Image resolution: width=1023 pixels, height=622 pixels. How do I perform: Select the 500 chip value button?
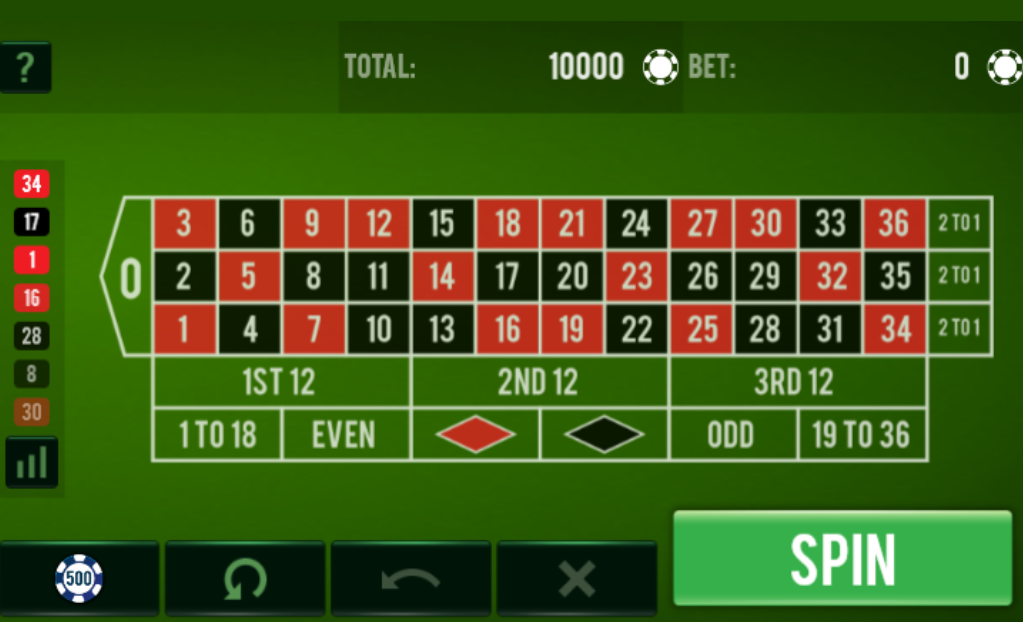coord(79,577)
